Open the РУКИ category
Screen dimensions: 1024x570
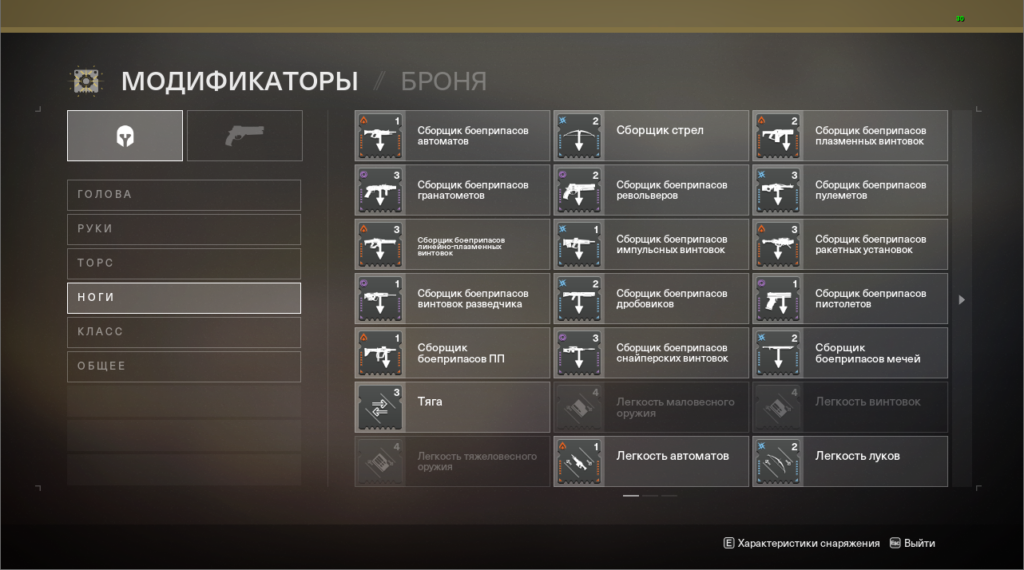click(x=184, y=229)
